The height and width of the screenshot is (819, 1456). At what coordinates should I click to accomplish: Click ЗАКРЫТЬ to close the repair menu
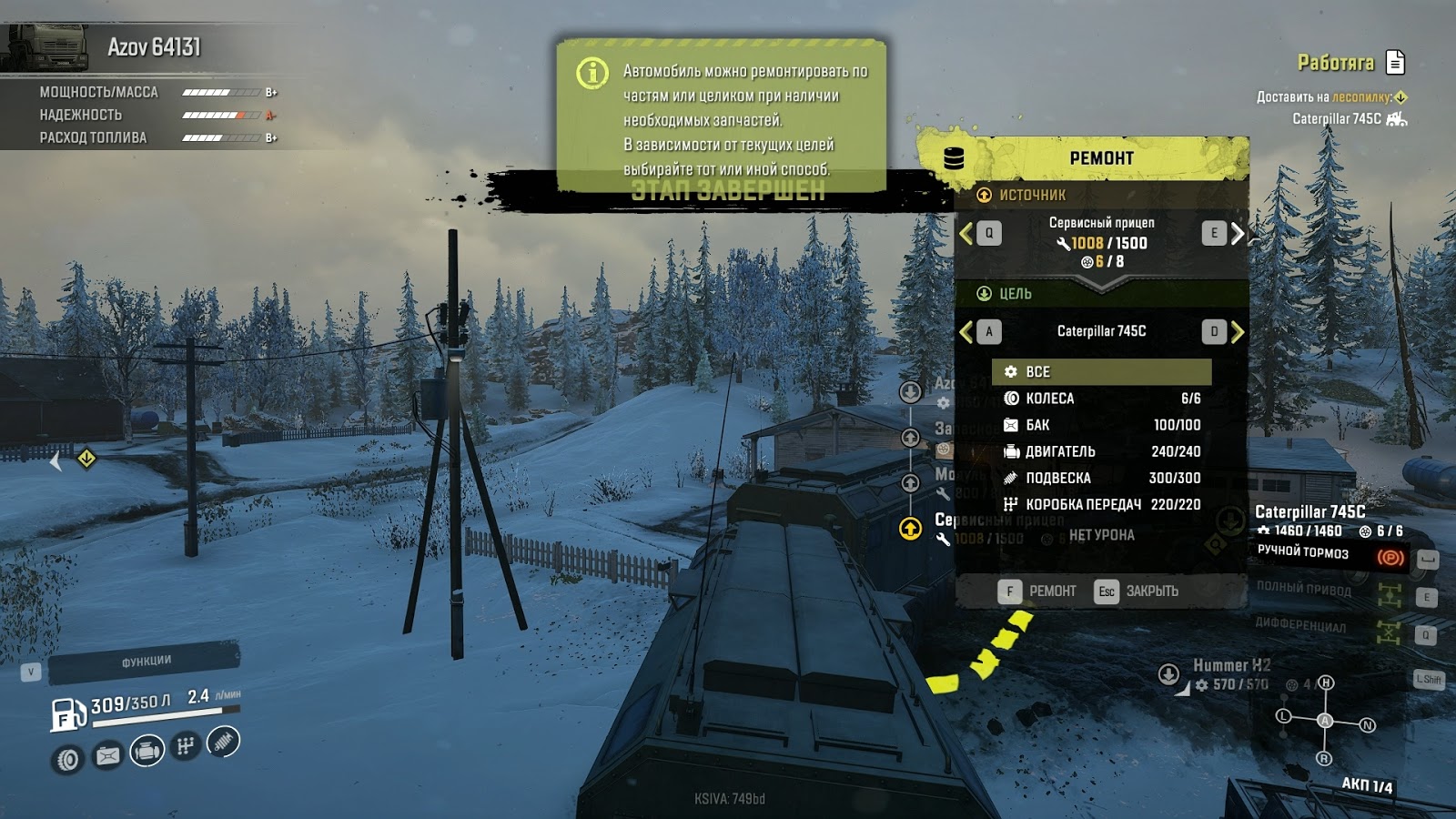tap(1154, 591)
